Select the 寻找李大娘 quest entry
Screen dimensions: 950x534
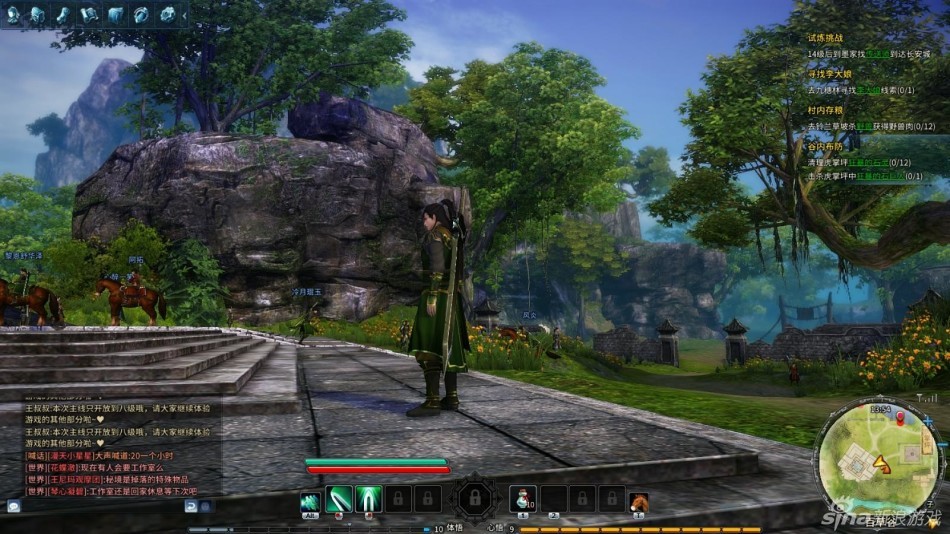pyautogui.click(x=829, y=74)
